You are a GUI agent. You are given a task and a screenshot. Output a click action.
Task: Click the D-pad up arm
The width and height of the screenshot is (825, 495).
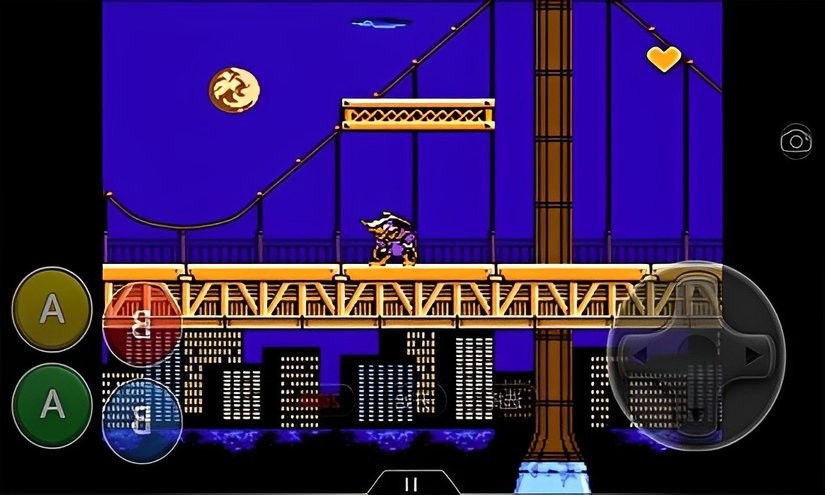coord(697,300)
